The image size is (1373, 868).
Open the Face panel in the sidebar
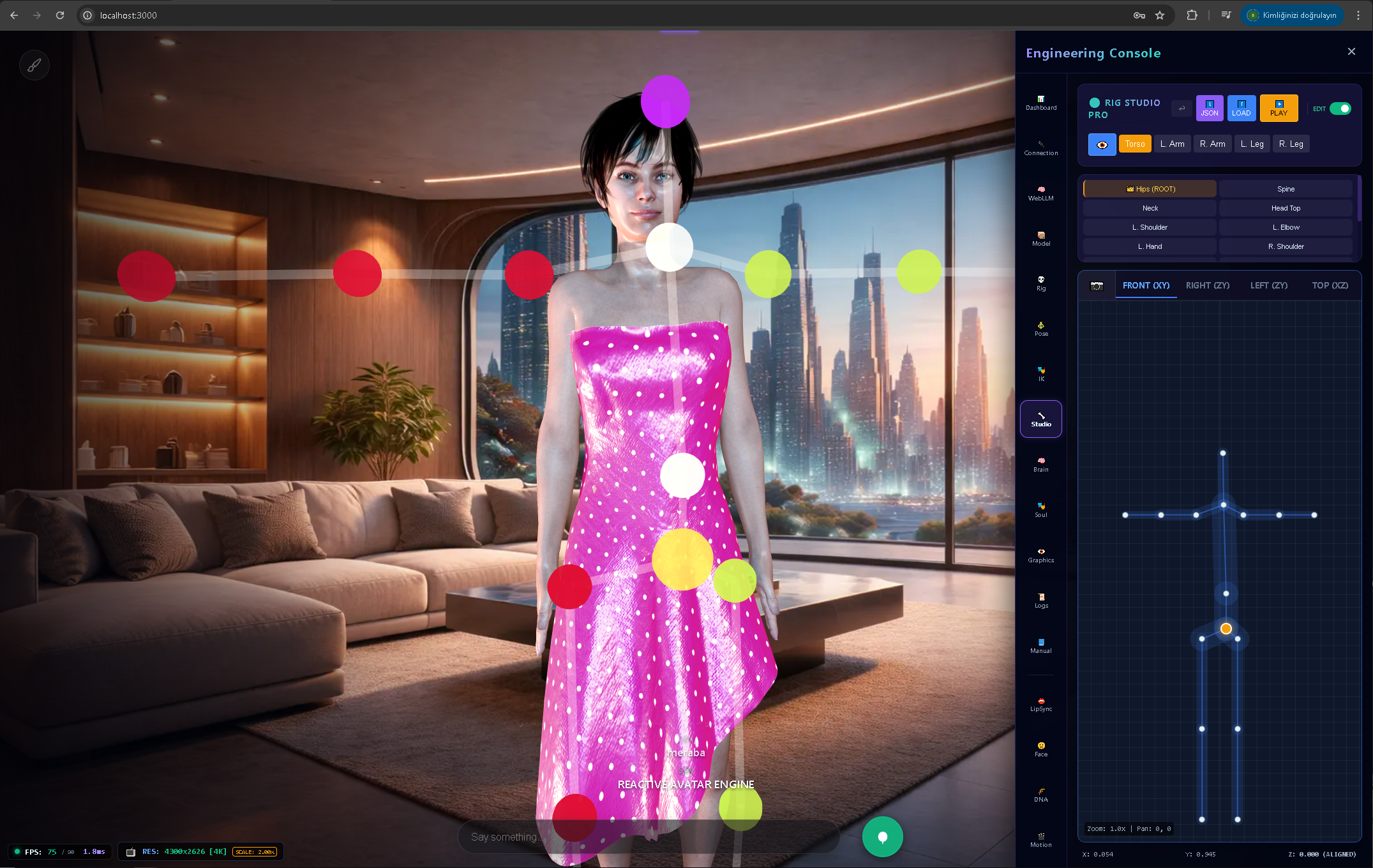[x=1041, y=749]
